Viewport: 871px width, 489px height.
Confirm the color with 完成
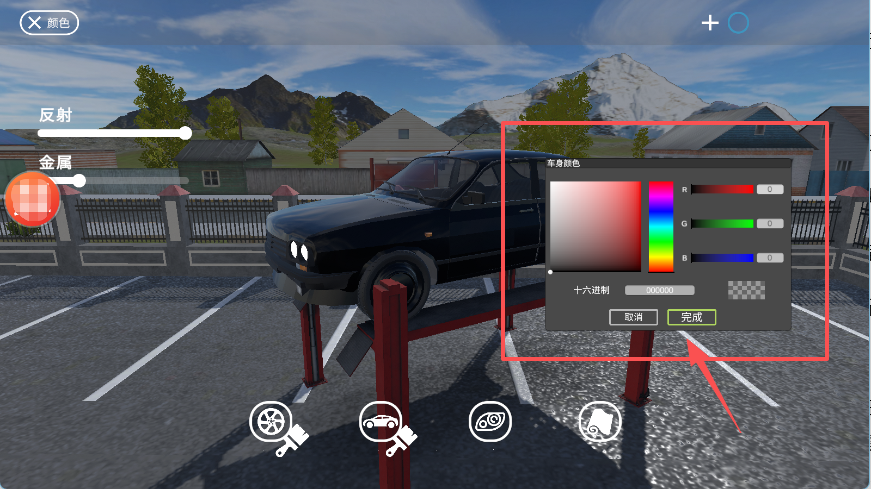click(x=691, y=317)
